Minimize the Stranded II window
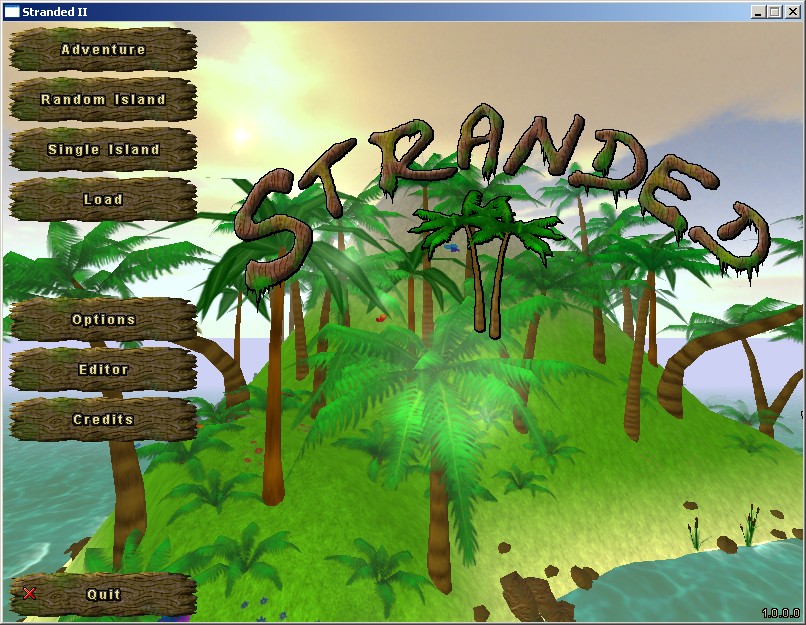 click(758, 11)
